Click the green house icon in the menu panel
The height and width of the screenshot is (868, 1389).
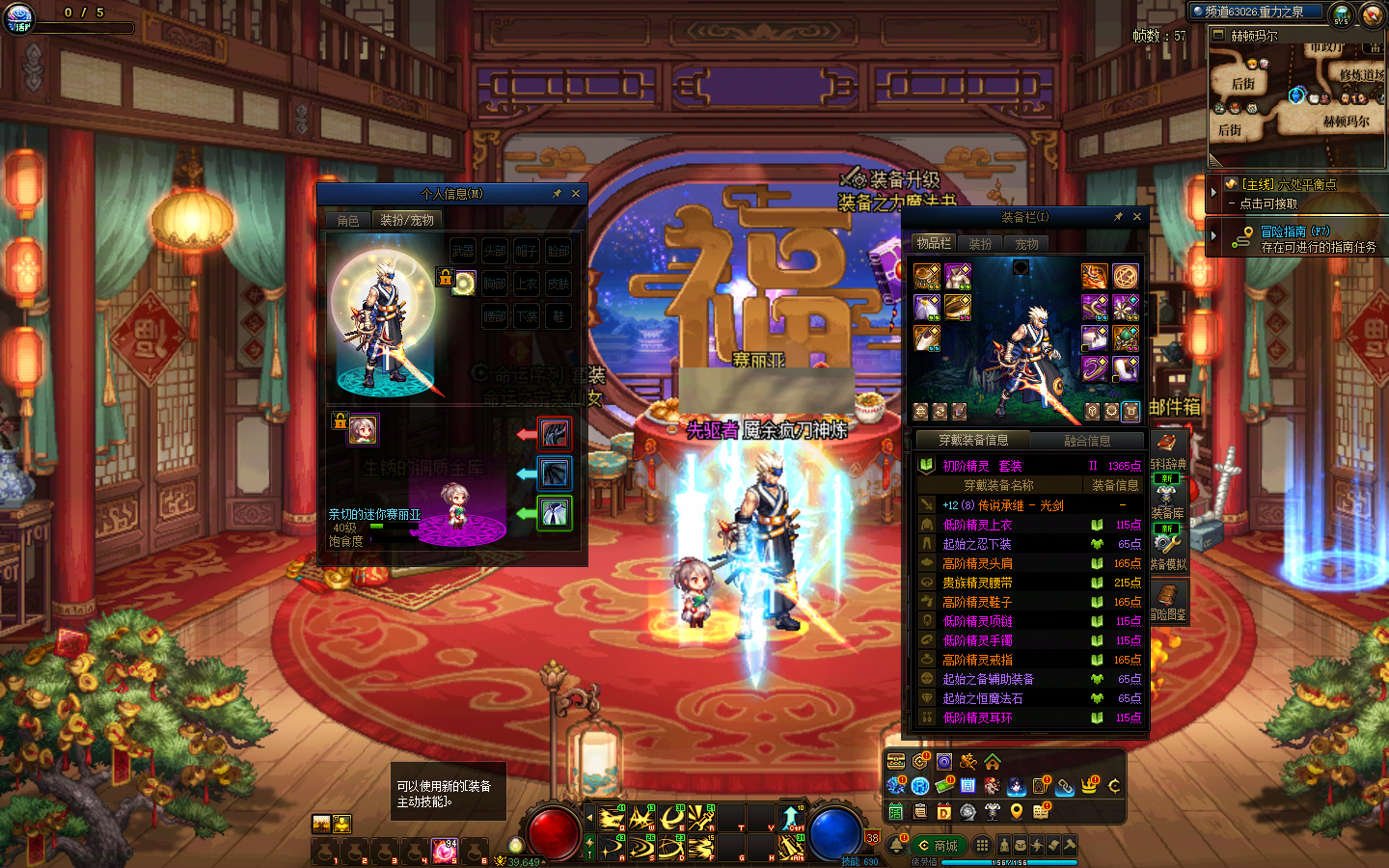tap(993, 762)
